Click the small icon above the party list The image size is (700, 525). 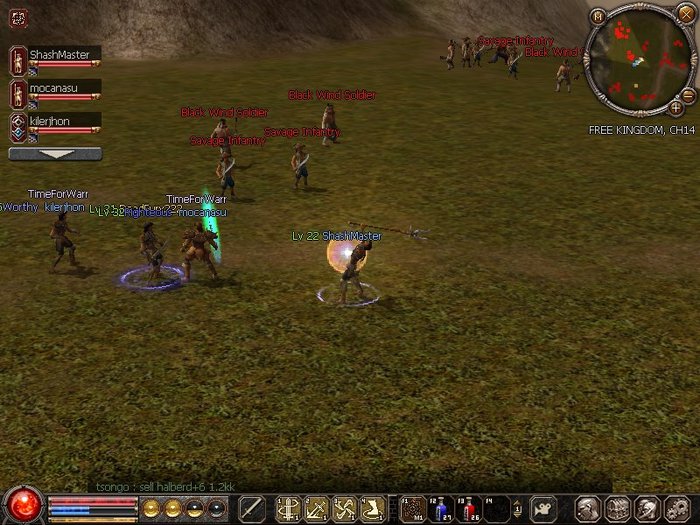pos(18,16)
